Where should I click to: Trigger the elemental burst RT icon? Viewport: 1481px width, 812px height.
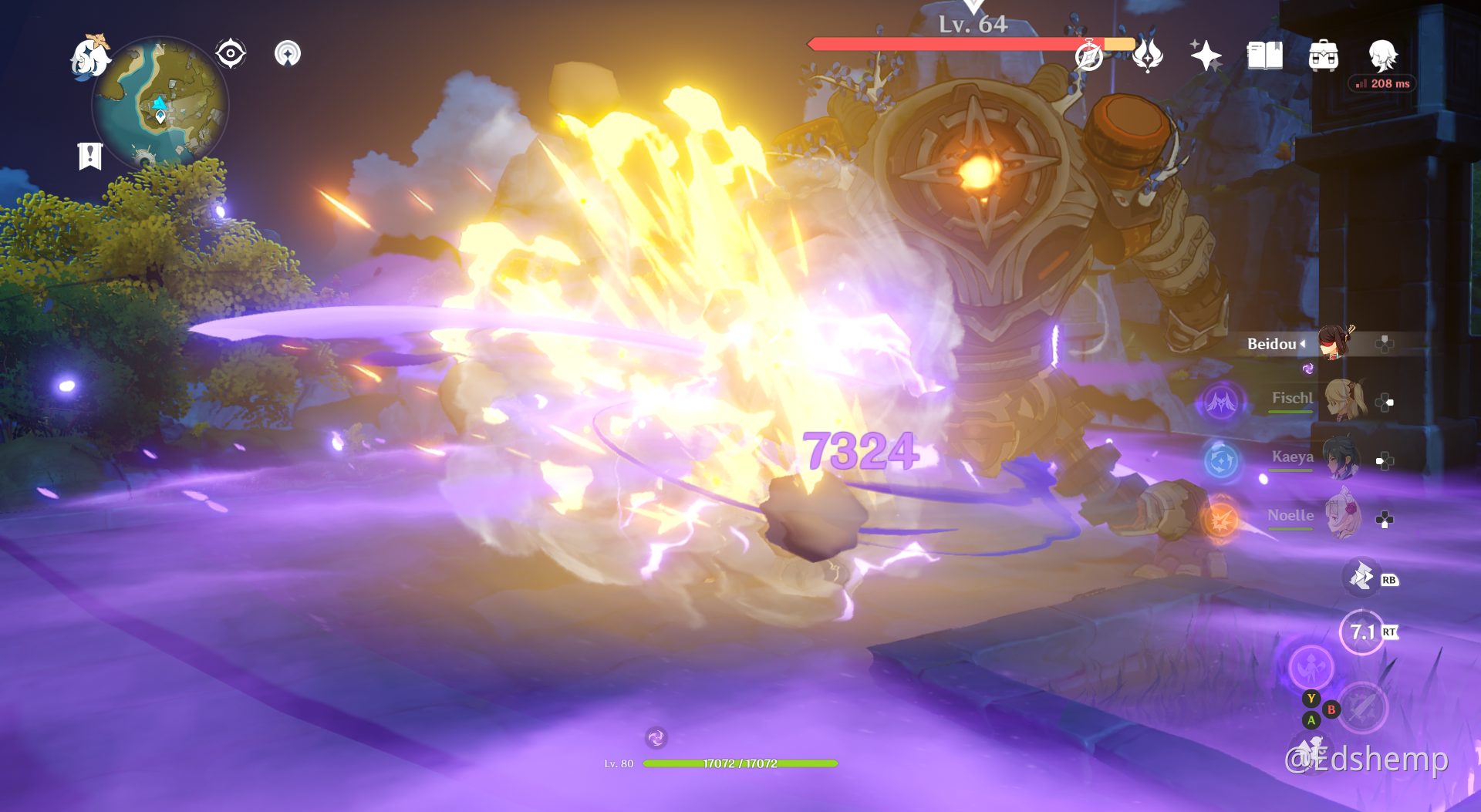(x=1364, y=632)
